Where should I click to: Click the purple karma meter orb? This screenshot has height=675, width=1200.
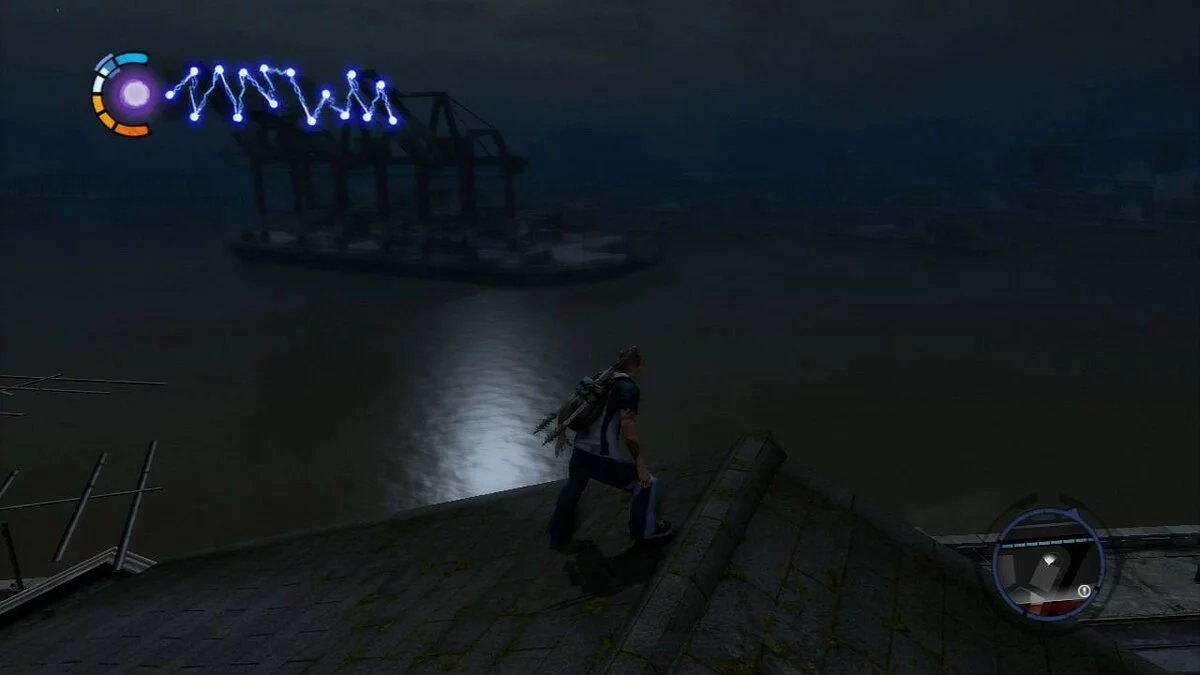click(x=134, y=94)
